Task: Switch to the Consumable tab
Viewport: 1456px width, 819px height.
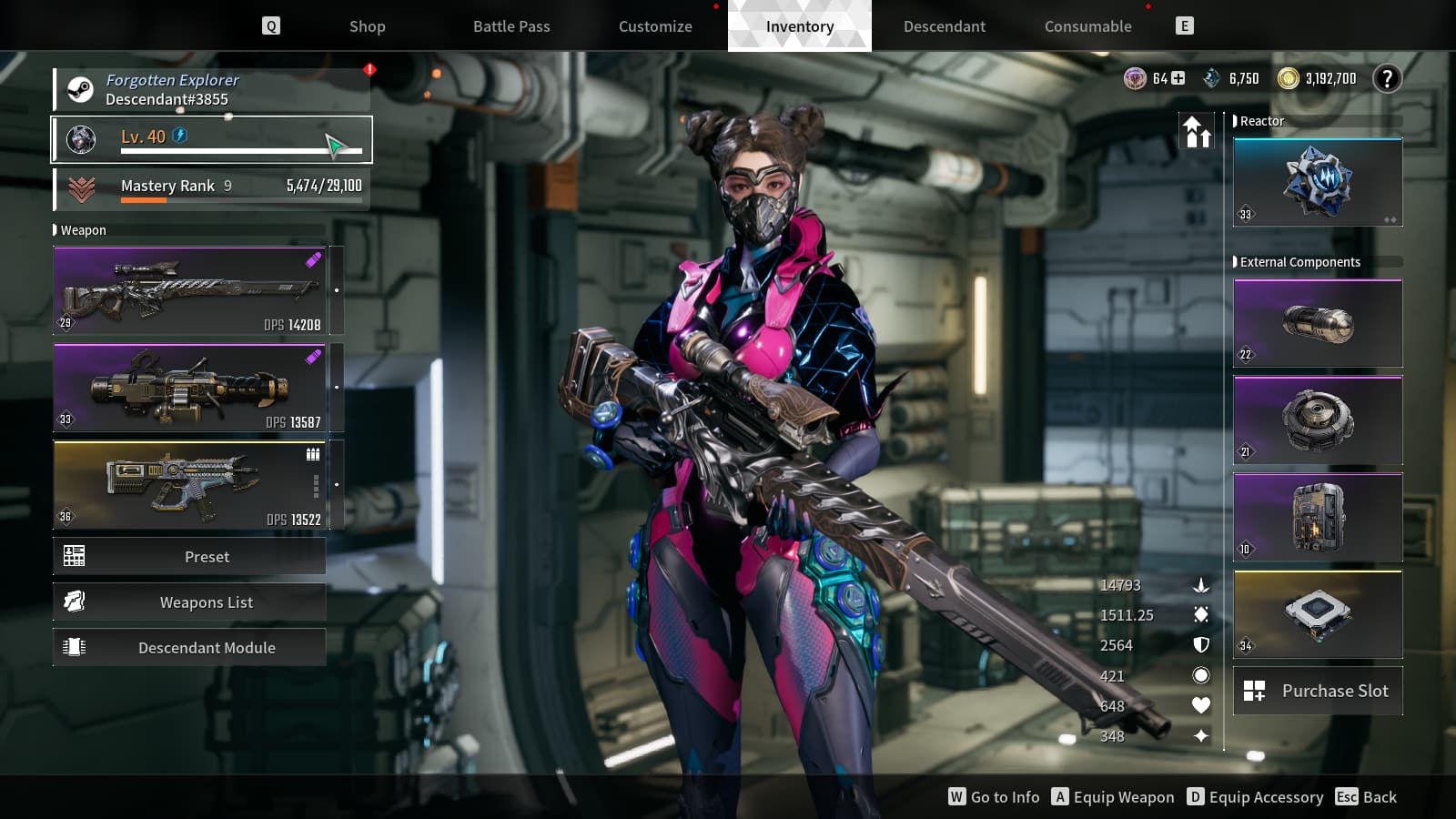Action: click(x=1087, y=26)
